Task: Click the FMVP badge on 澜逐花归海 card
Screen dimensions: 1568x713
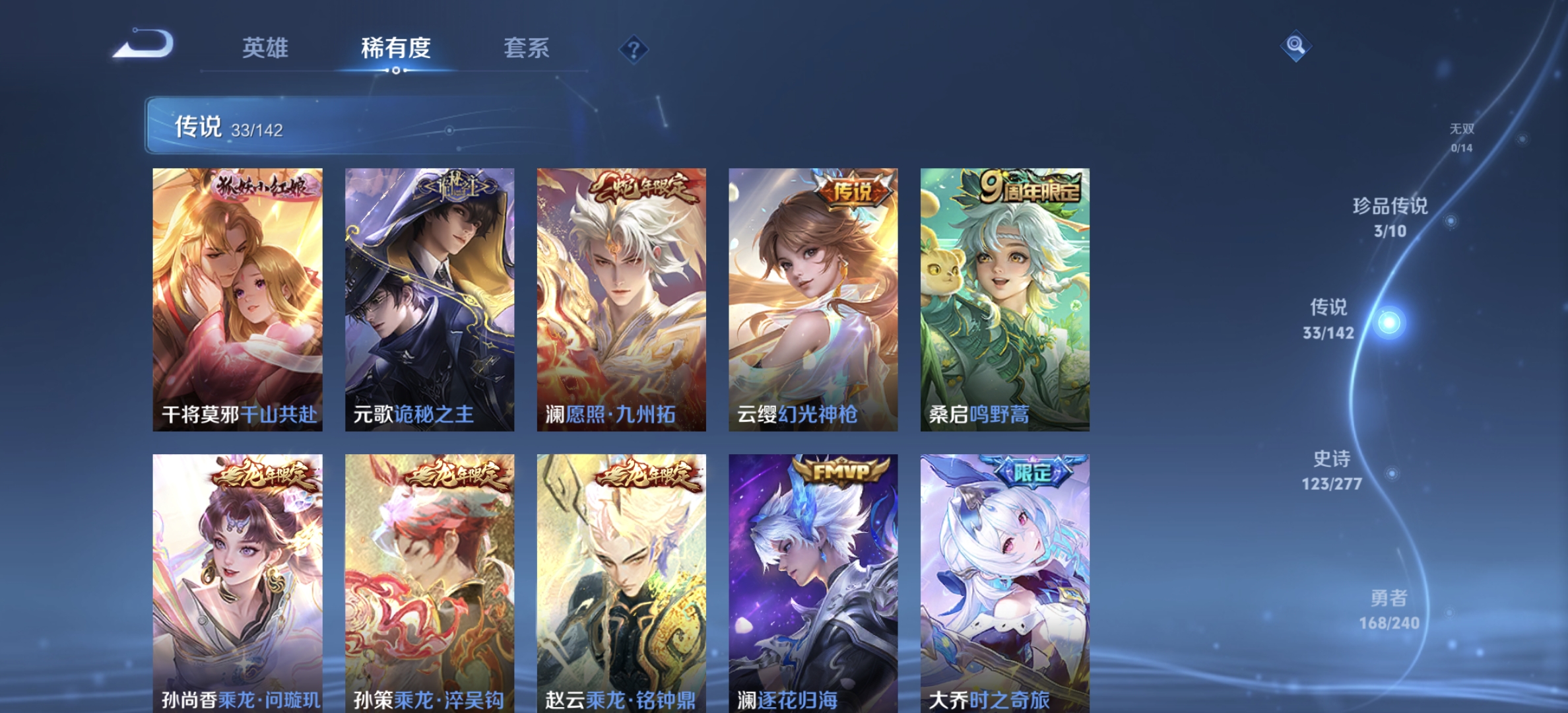Action: point(839,470)
